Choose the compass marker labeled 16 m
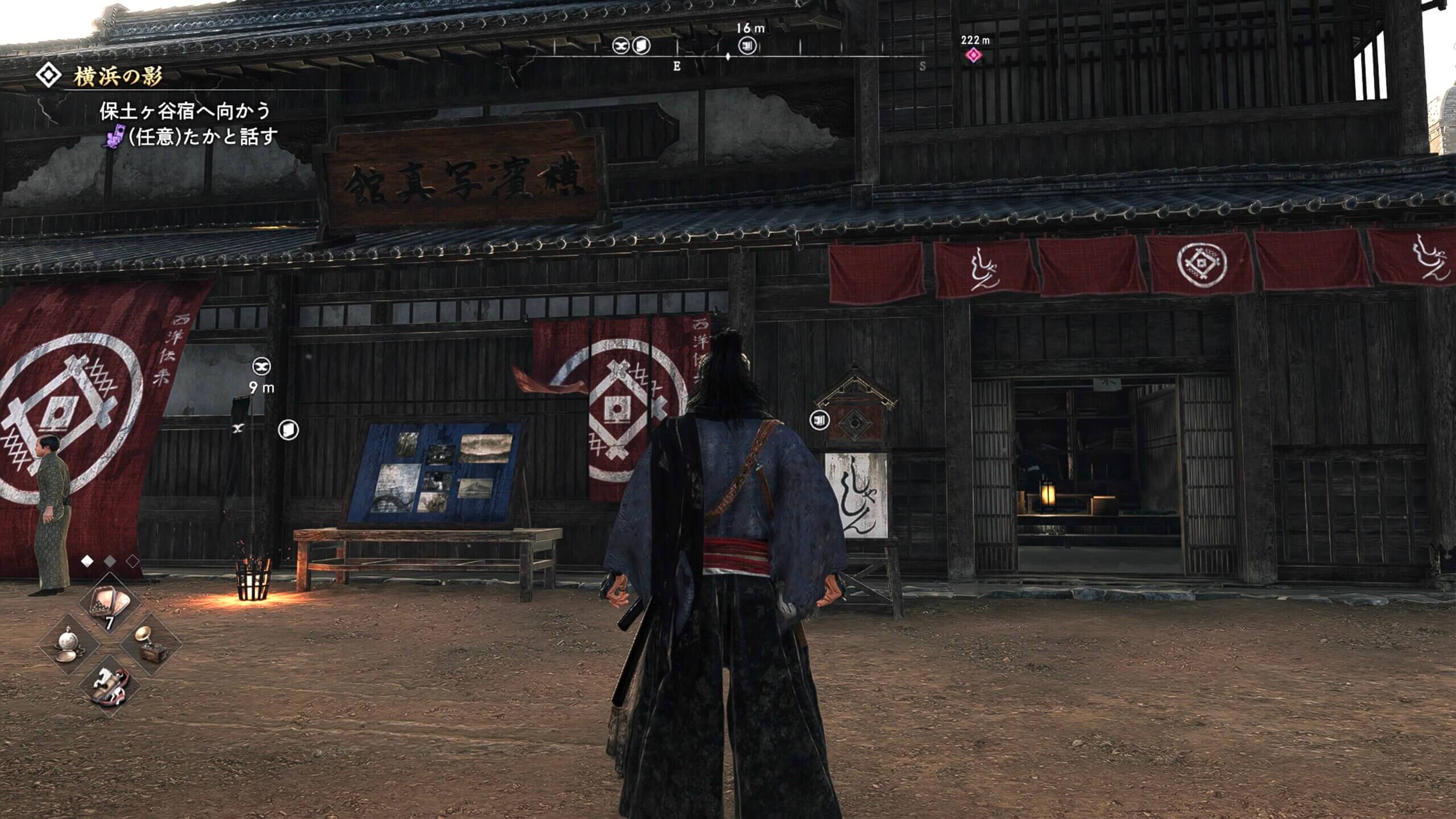This screenshot has width=1456, height=819. pos(747,45)
